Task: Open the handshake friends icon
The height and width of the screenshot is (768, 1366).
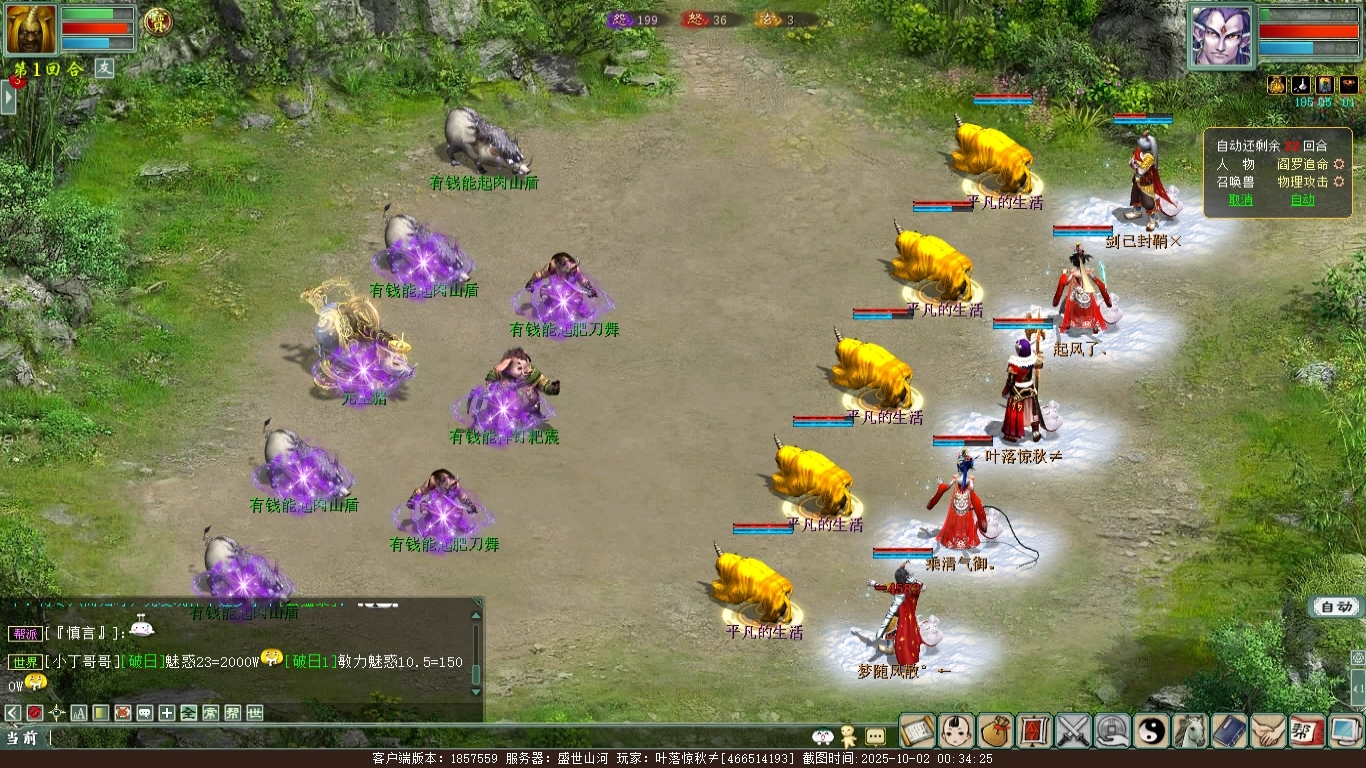Action: click(1269, 731)
